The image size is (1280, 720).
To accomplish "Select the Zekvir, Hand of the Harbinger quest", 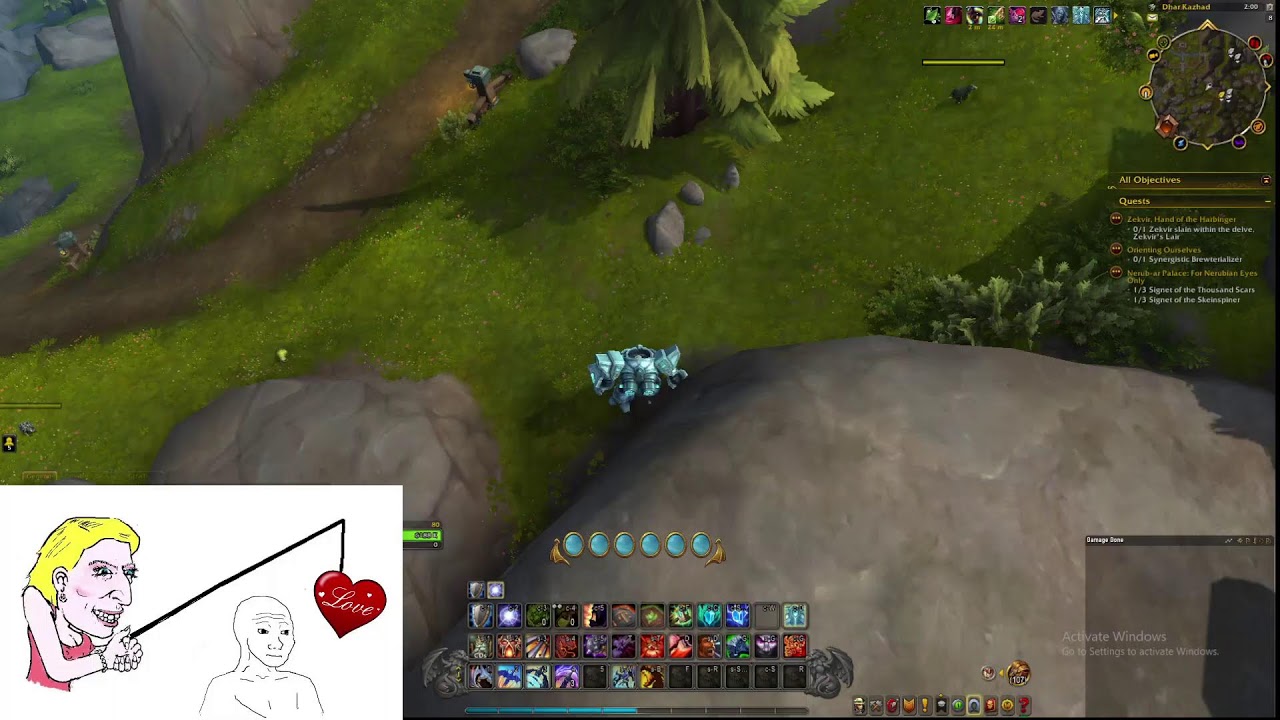I will point(1181,219).
